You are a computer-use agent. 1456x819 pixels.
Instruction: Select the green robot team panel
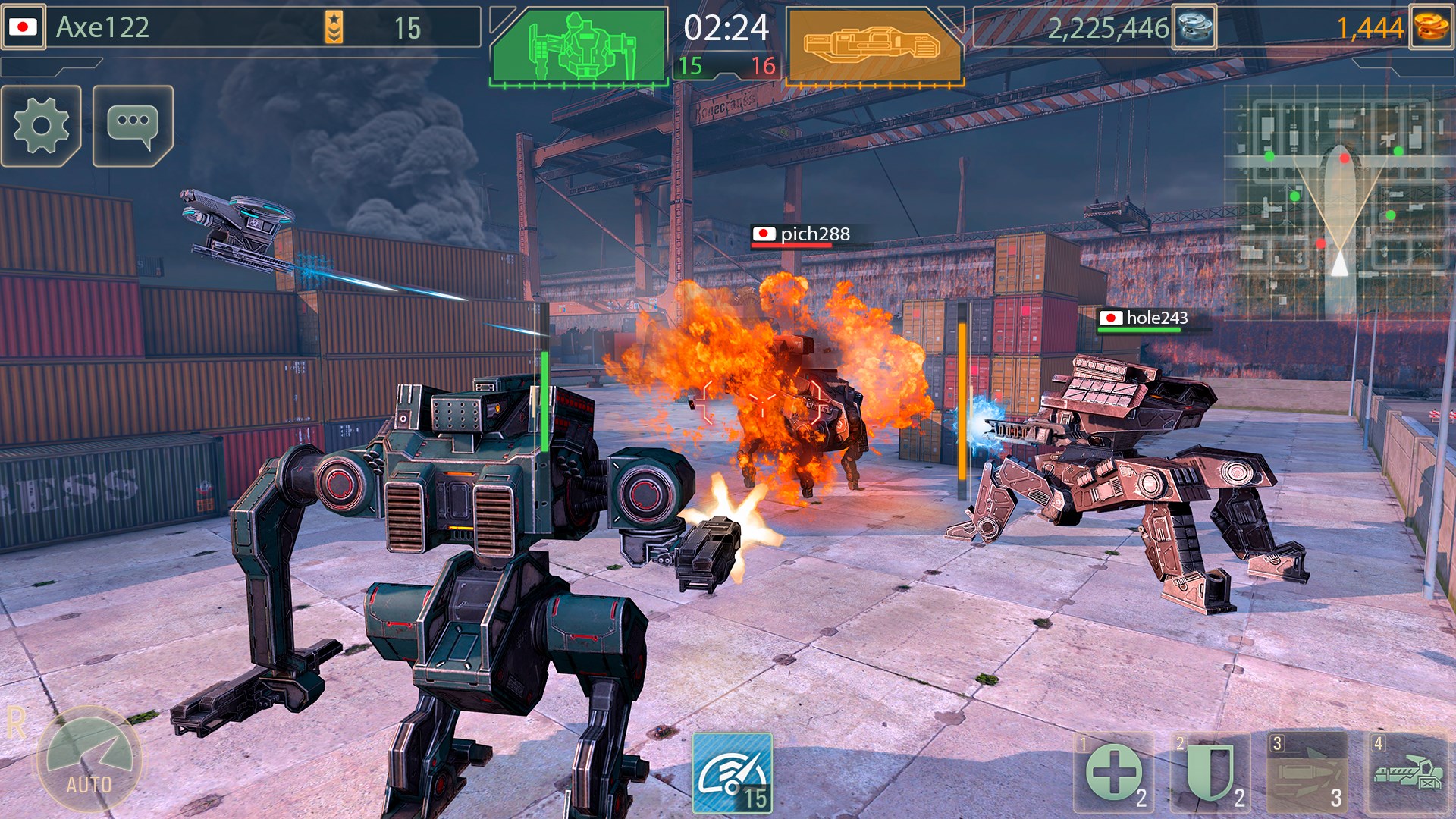point(578,45)
